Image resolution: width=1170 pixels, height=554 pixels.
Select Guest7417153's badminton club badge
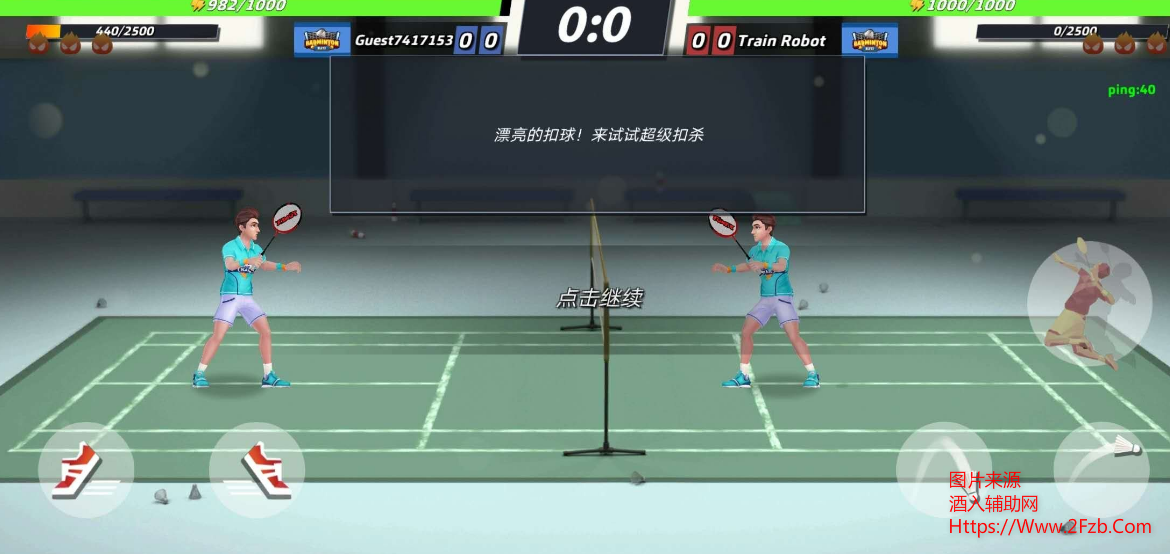(x=321, y=41)
